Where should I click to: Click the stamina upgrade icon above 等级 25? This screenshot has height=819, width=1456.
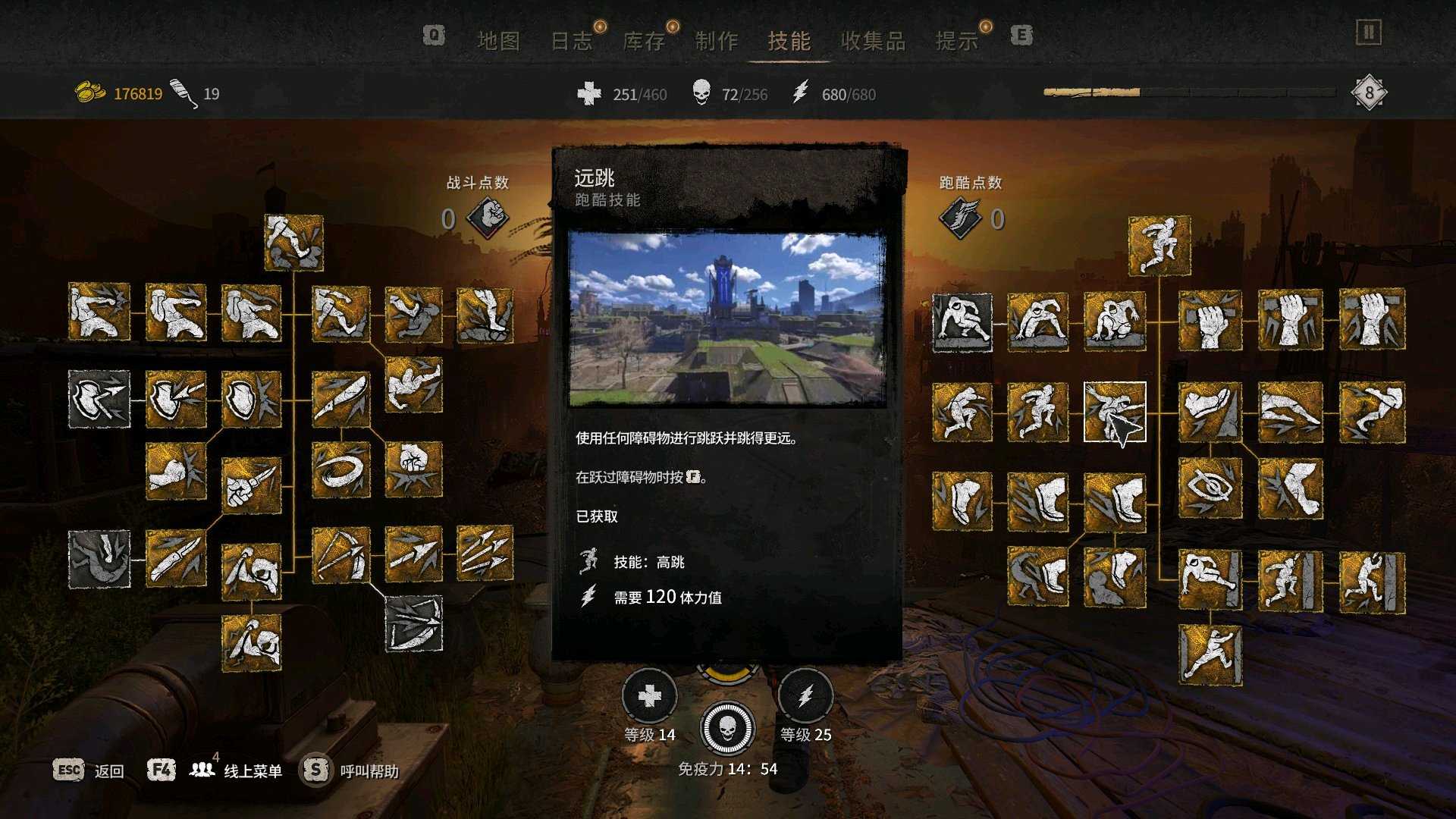click(x=806, y=696)
